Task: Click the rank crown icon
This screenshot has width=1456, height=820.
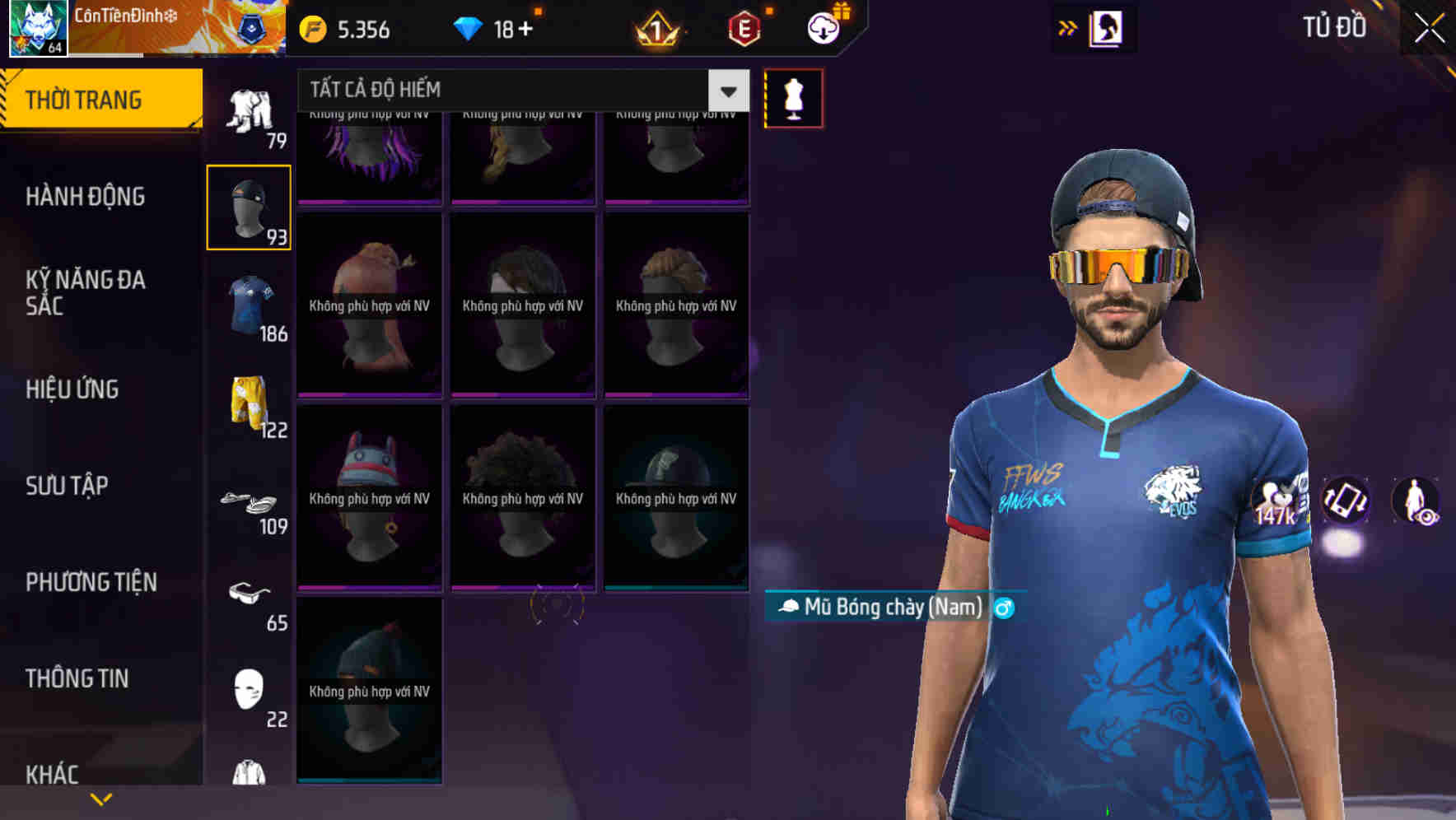Action: point(655,29)
